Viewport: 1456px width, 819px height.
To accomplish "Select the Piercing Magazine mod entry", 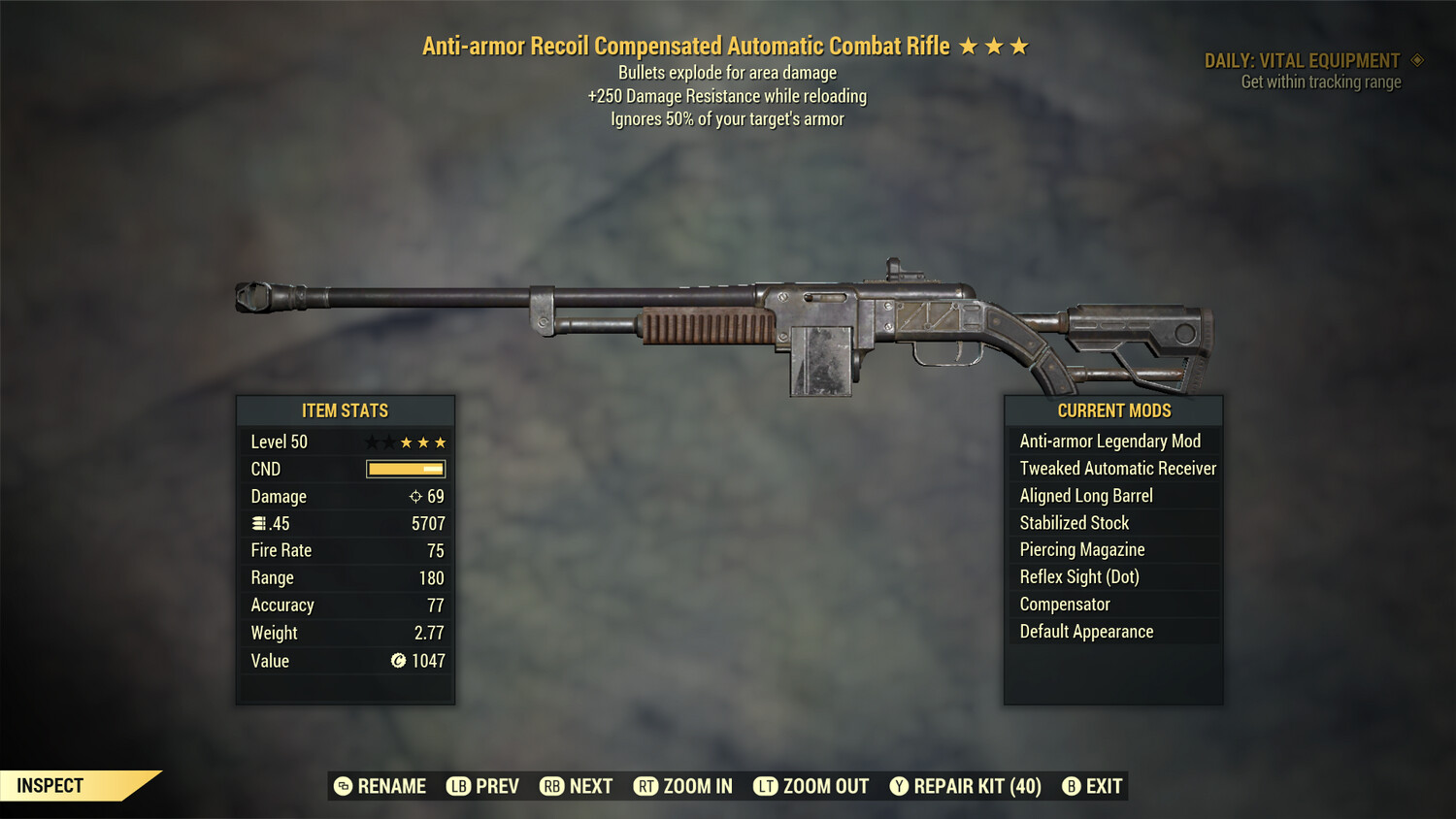I will (1081, 549).
